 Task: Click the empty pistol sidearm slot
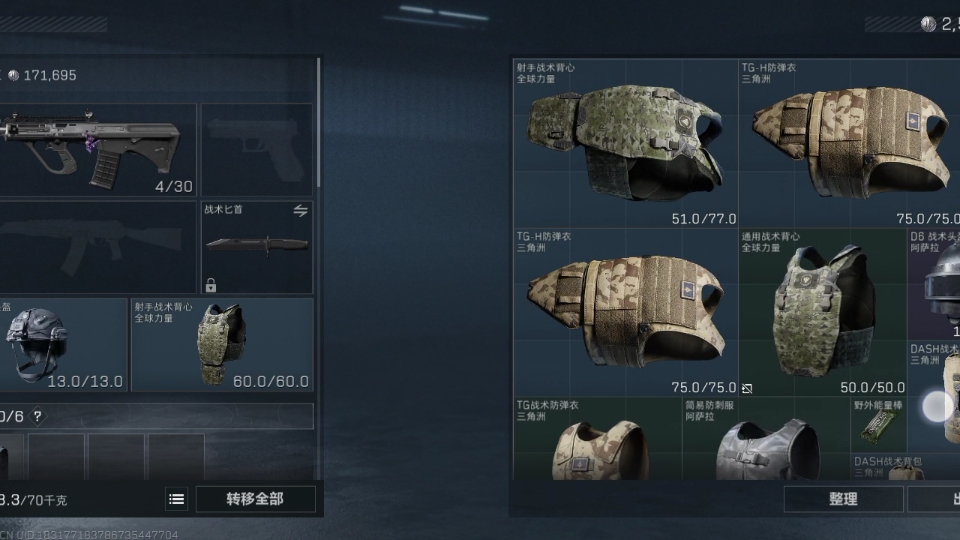point(257,150)
